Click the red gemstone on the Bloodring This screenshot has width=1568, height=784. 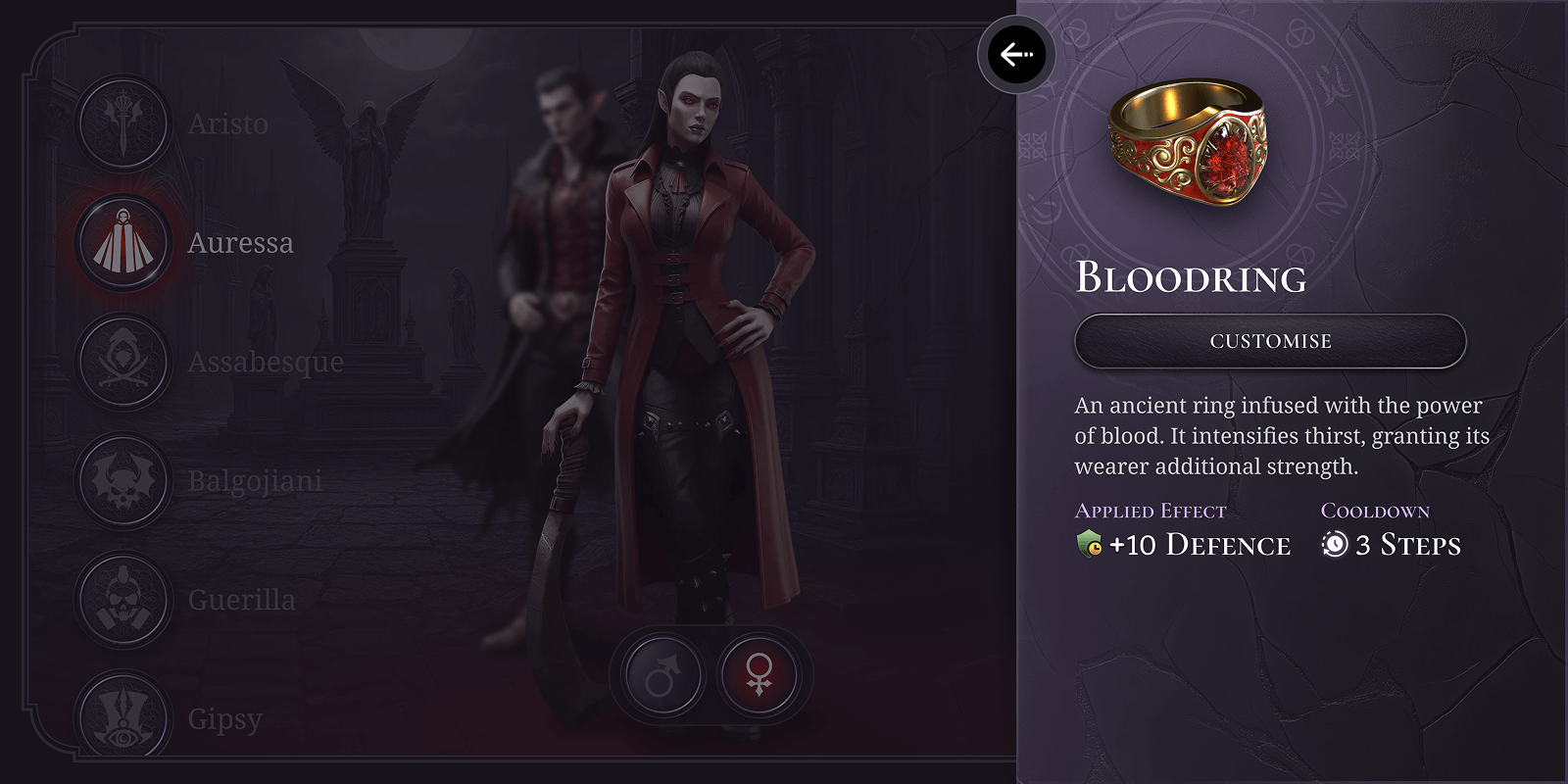coord(1224,160)
